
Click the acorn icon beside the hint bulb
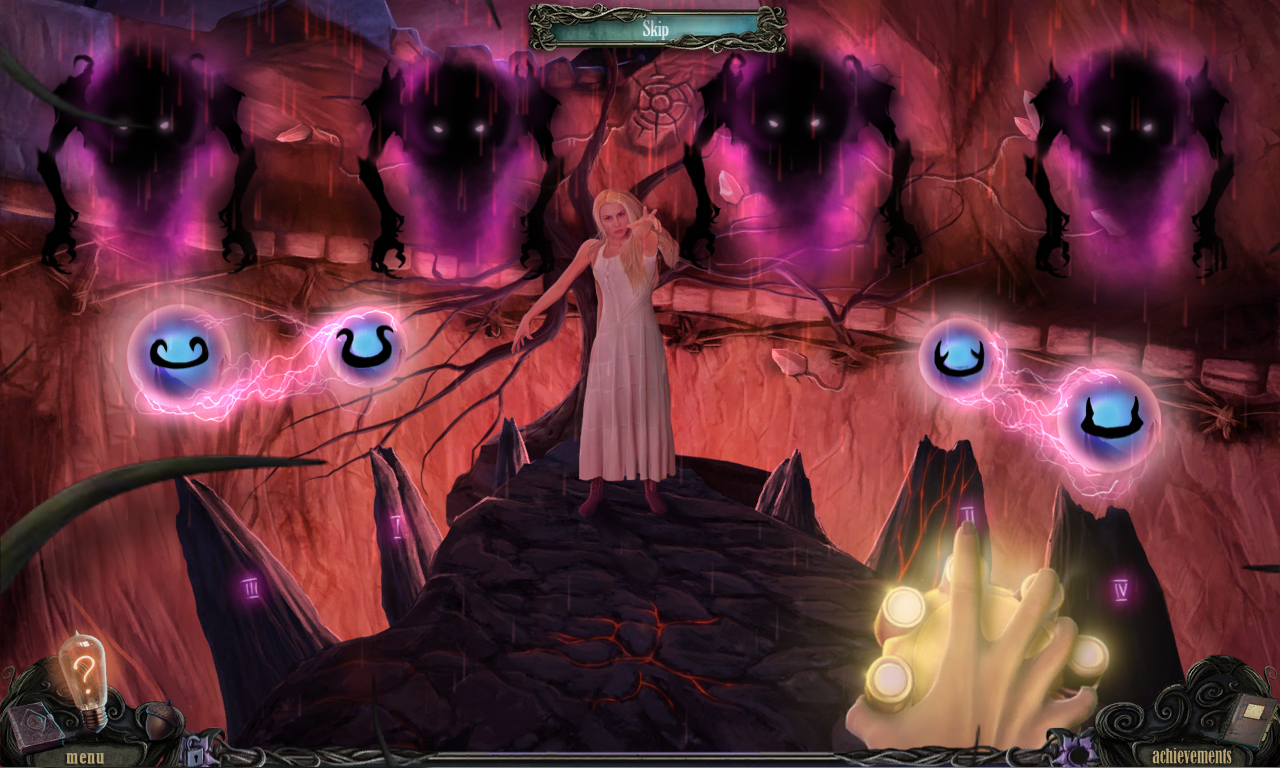[159, 718]
